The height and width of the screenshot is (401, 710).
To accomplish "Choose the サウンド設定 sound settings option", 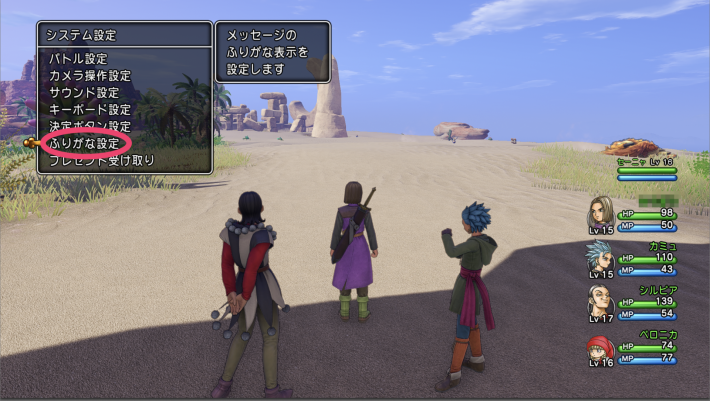I will point(84,93).
